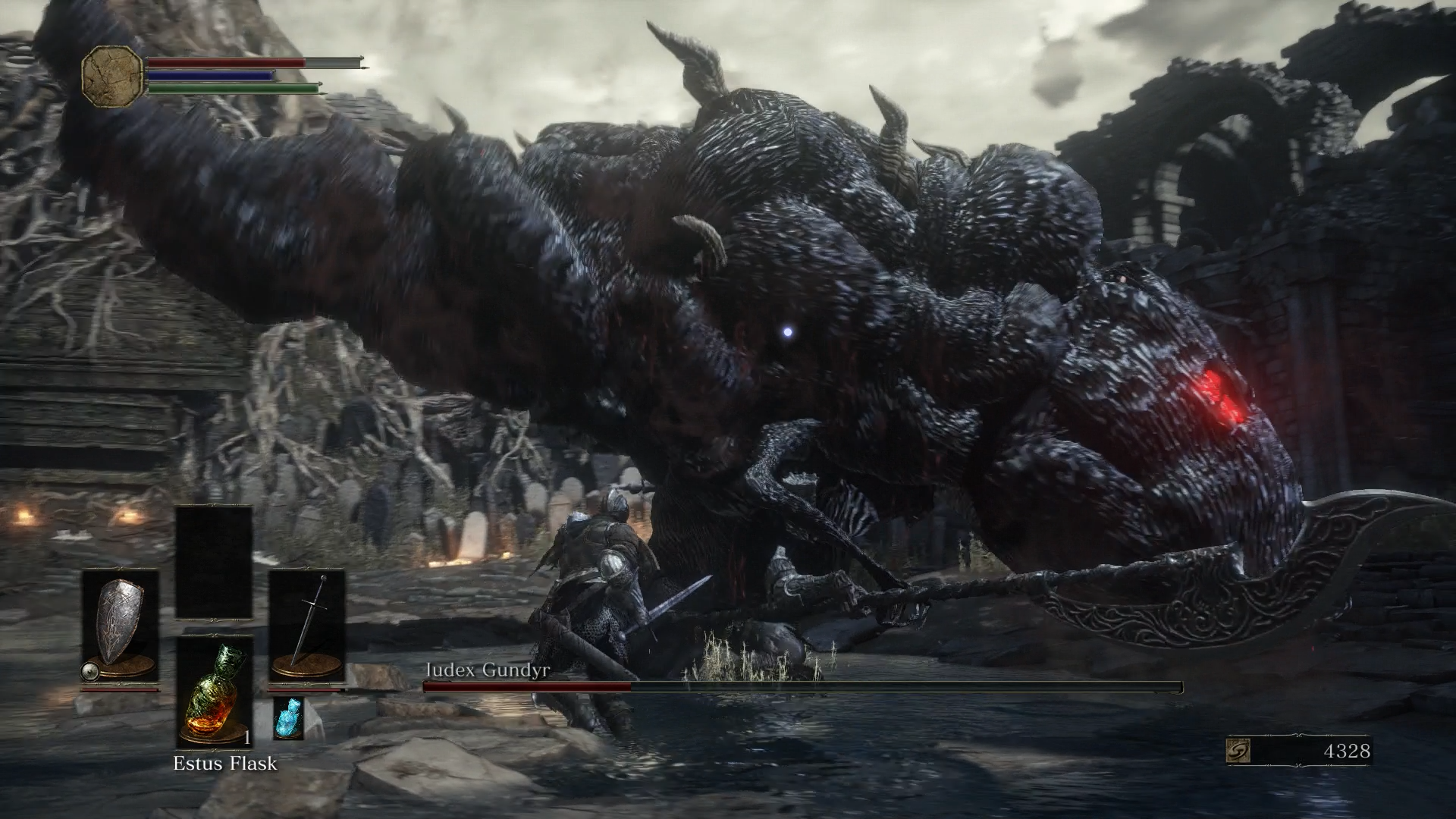Click the souls counter icon
The image size is (1456, 819).
[1238, 751]
